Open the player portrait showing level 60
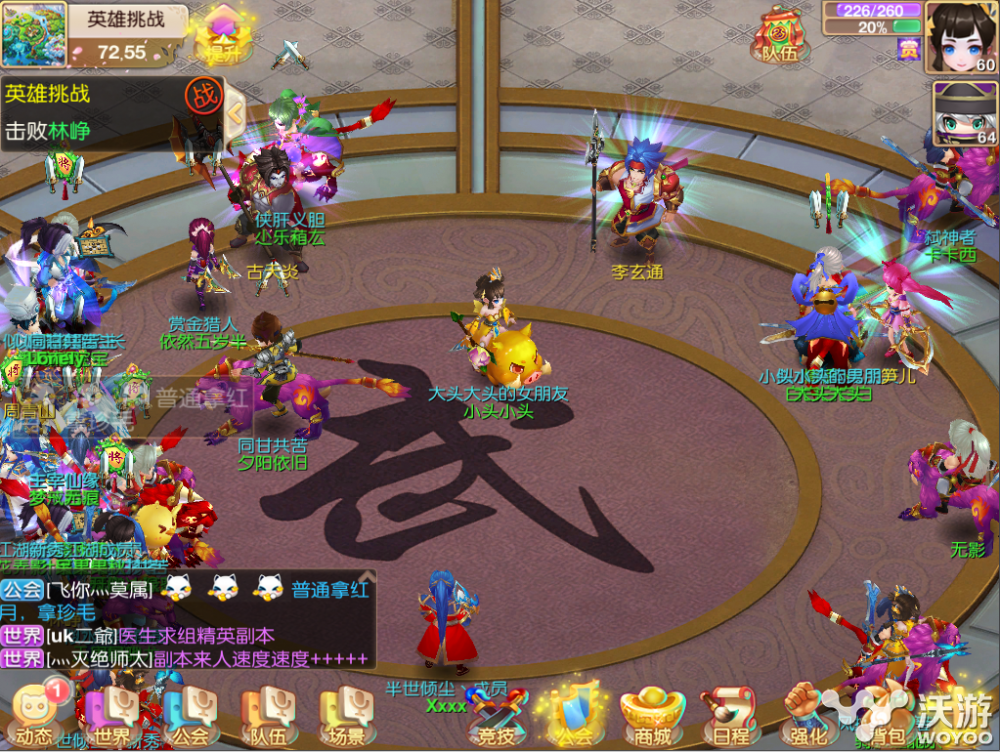 click(962, 37)
